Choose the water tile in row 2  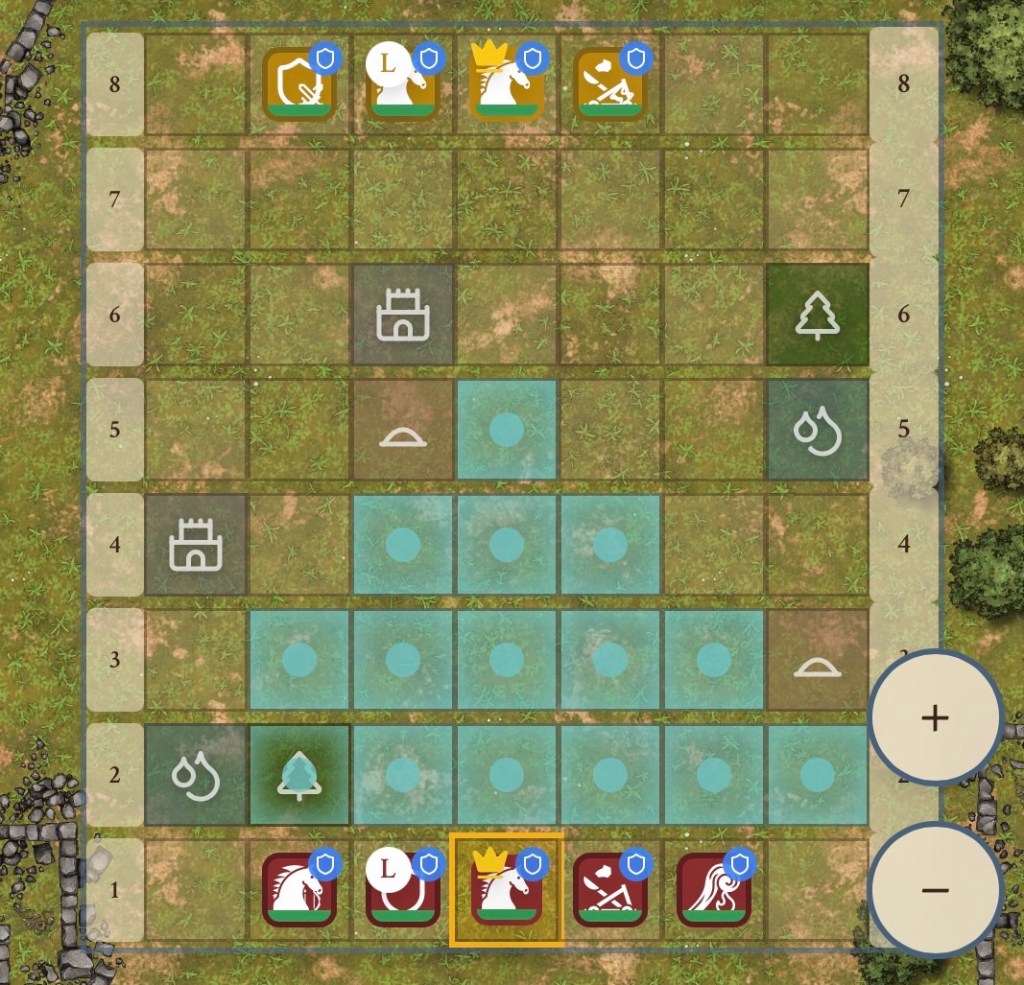pyautogui.click(x=195, y=774)
